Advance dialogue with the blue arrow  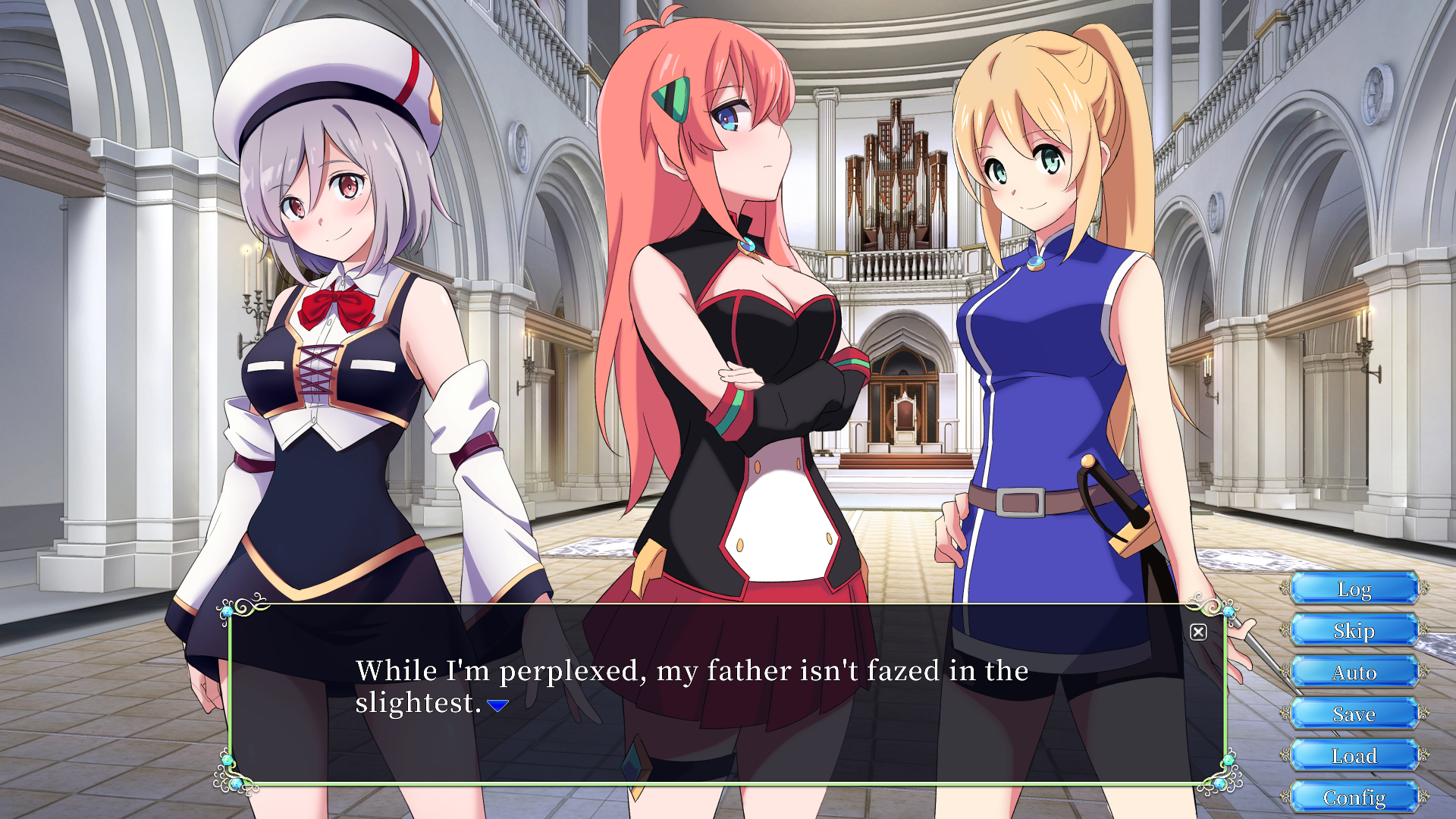pos(498,706)
